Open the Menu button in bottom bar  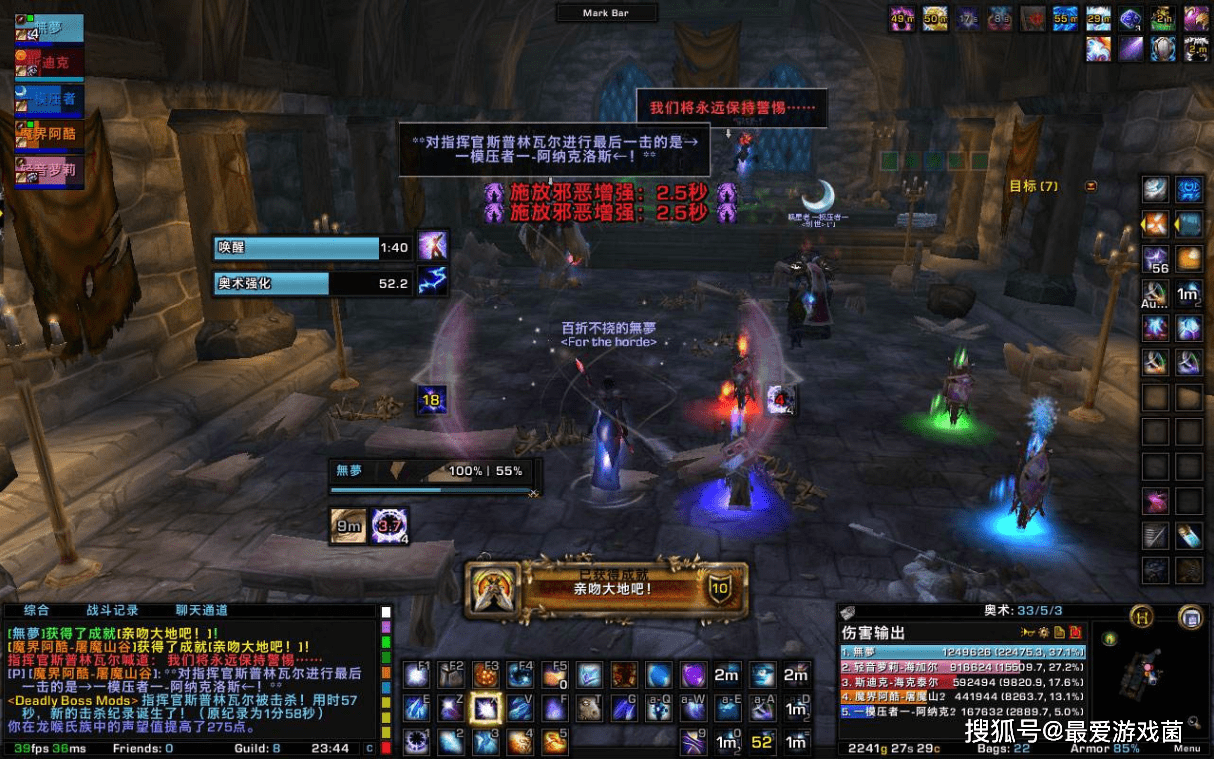click(x=1187, y=748)
